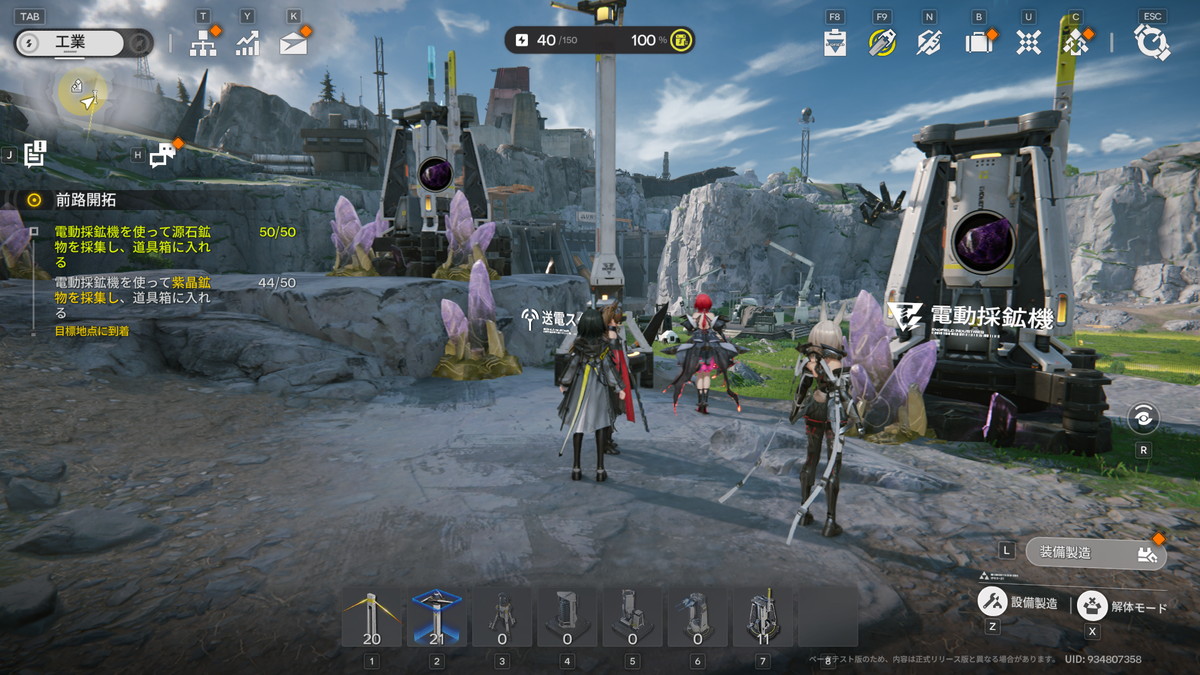1200x675 pixels.
Task: Toggle the eye view button
Action: (1143, 418)
